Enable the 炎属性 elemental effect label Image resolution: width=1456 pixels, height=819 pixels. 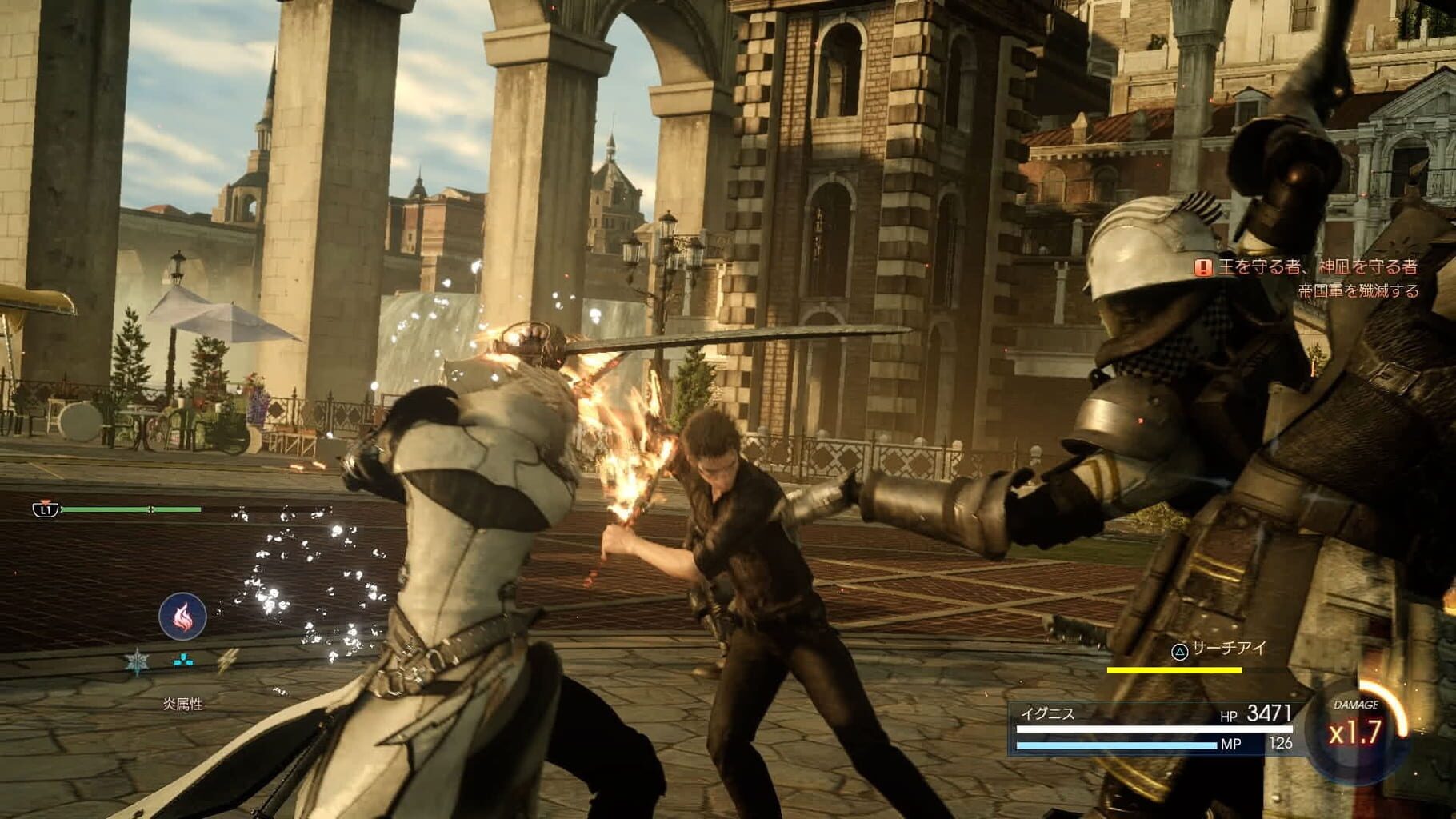pos(182,703)
